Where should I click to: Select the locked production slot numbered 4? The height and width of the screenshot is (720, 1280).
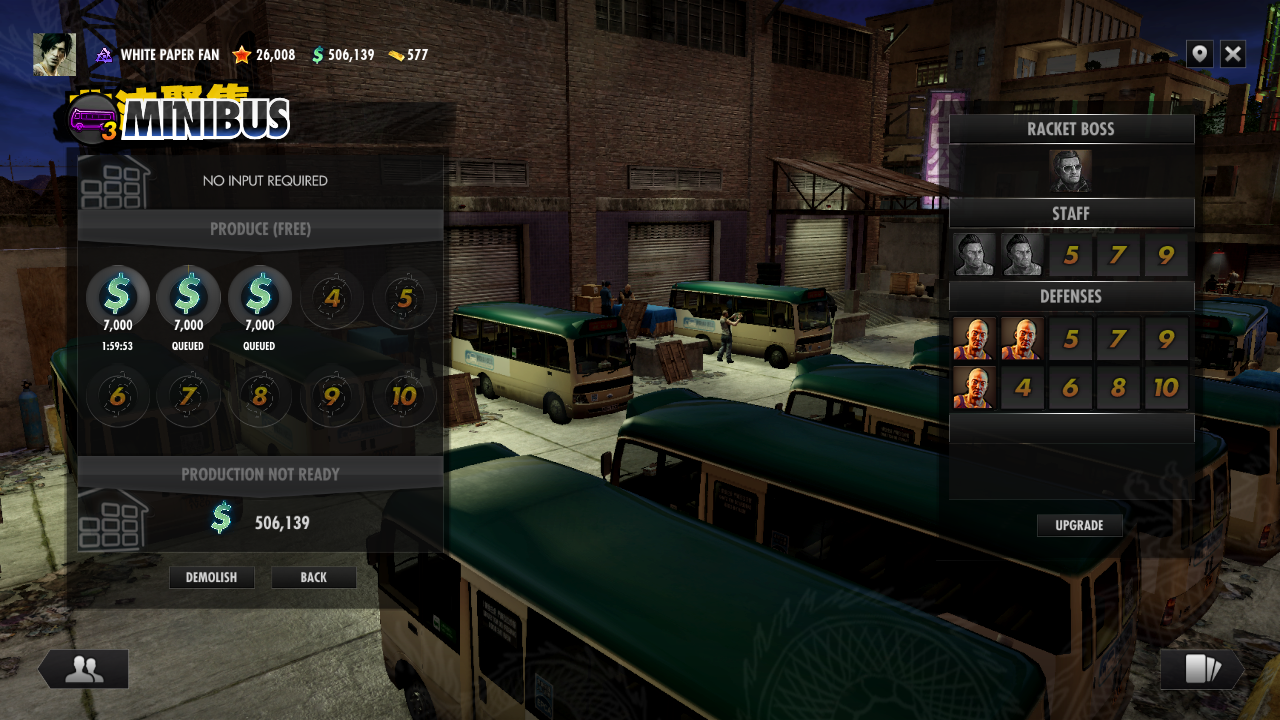point(333,297)
